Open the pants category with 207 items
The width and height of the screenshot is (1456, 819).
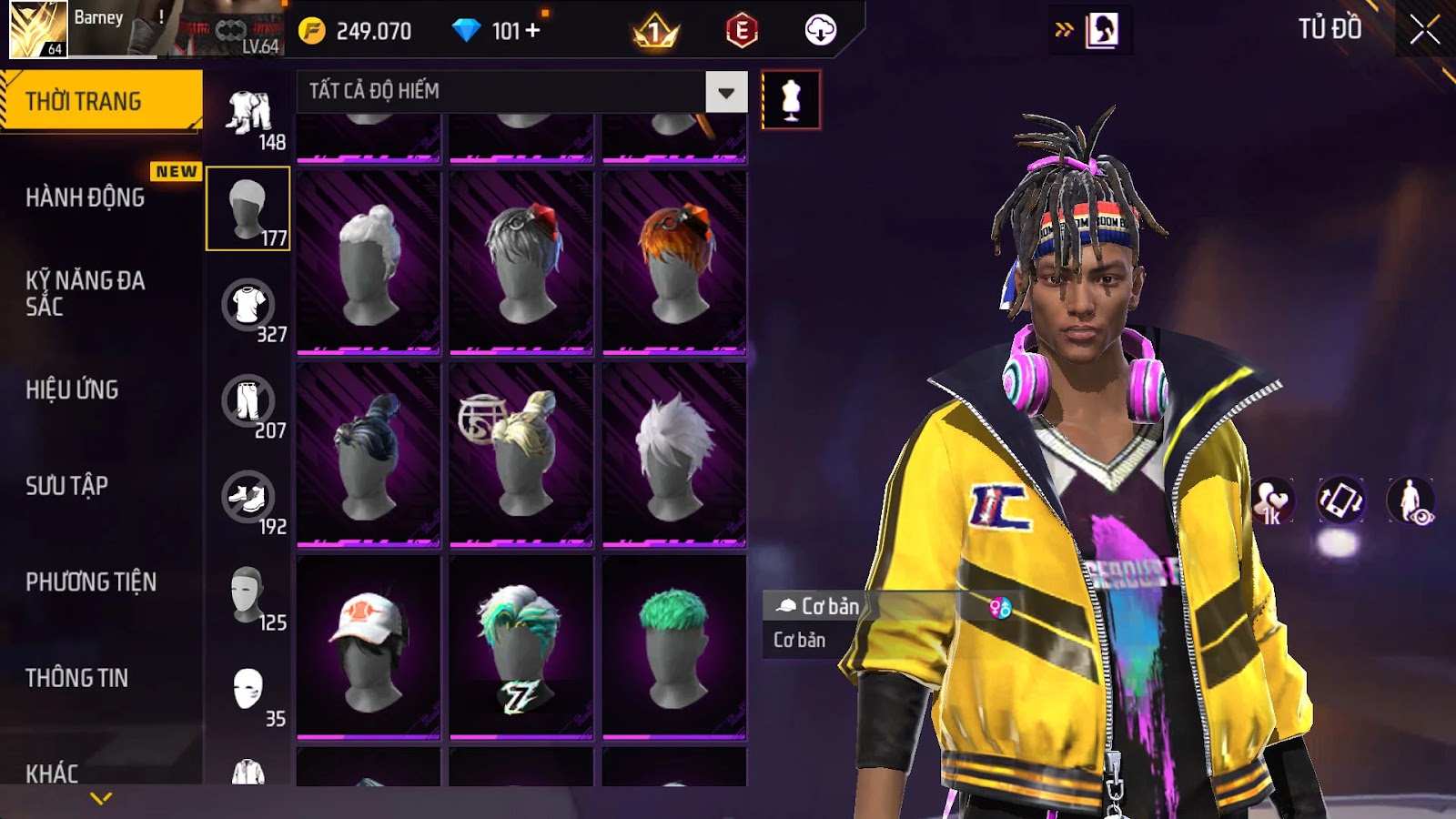(248, 401)
